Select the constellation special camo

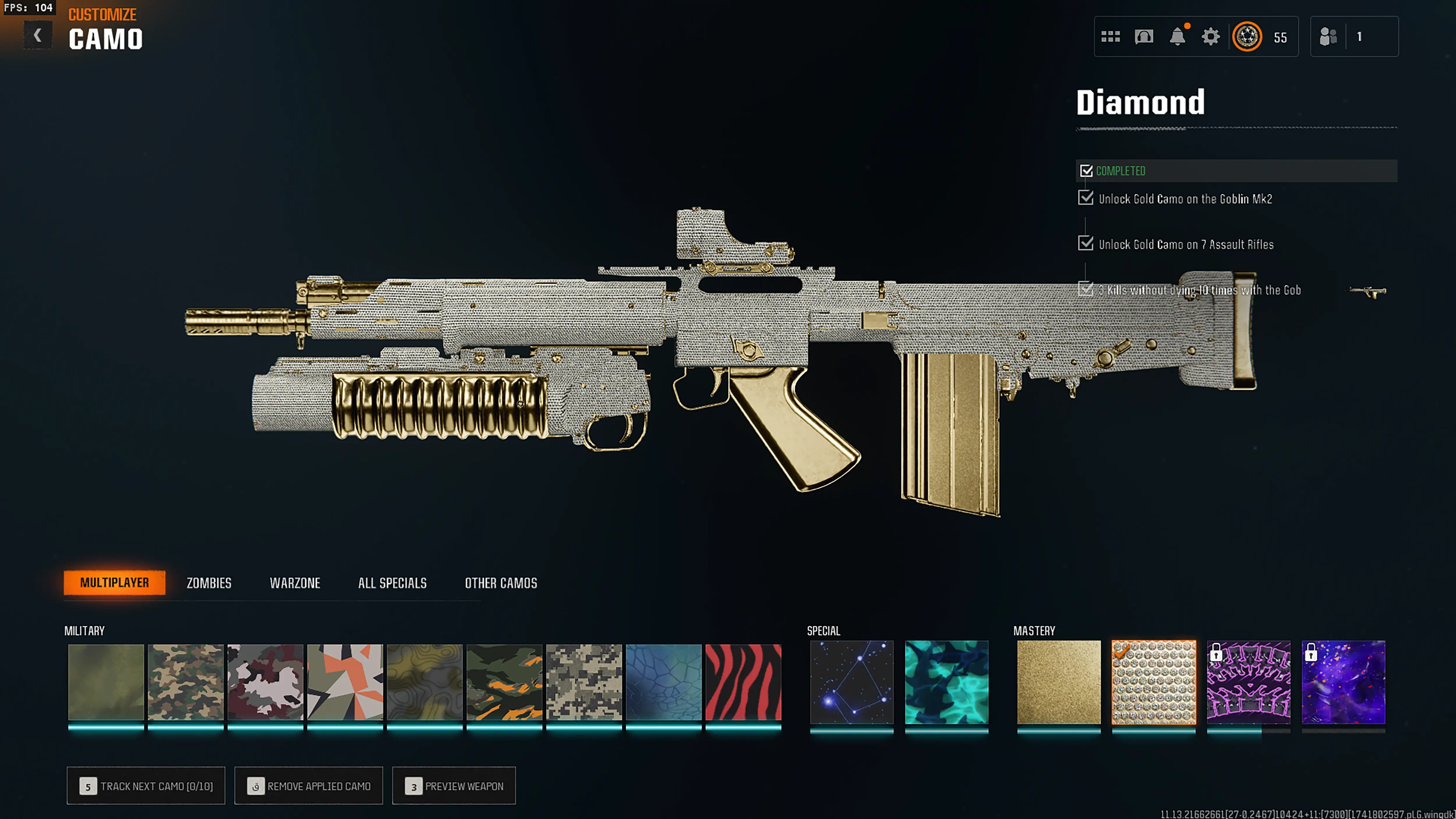[x=851, y=682]
